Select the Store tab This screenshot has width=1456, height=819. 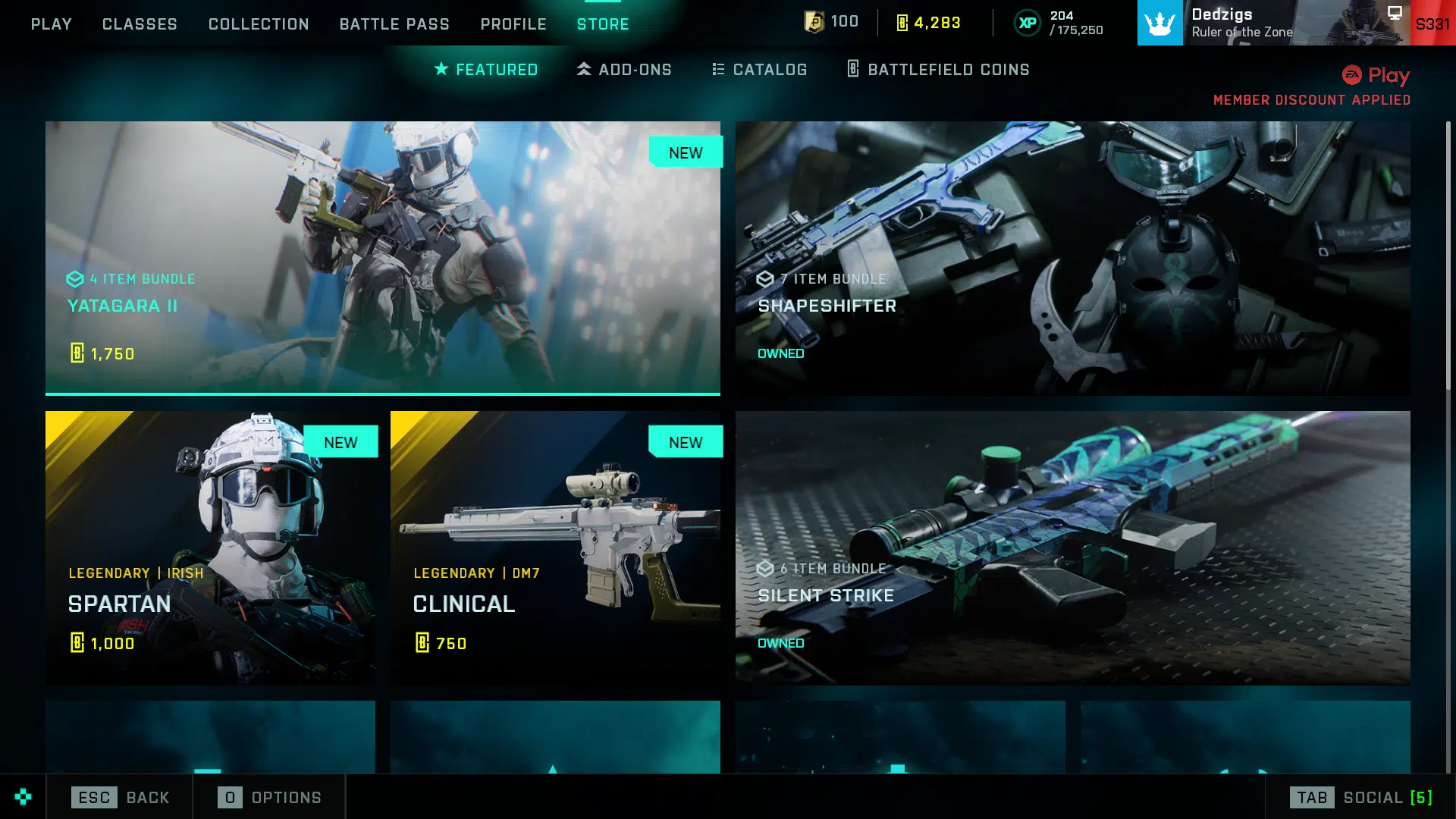click(x=603, y=24)
